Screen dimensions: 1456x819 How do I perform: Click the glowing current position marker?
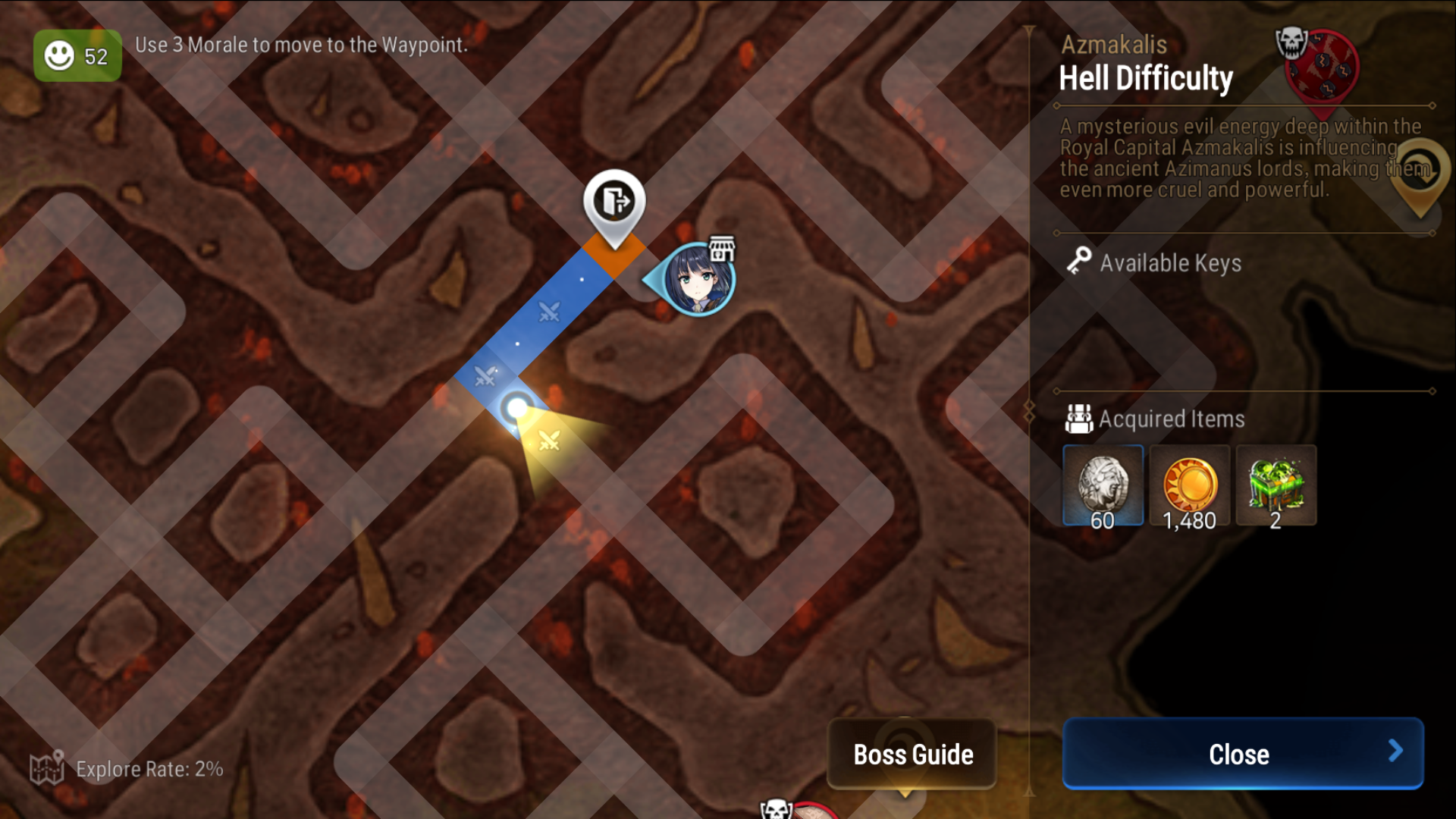pyautogui.click(x=519, y=407)
